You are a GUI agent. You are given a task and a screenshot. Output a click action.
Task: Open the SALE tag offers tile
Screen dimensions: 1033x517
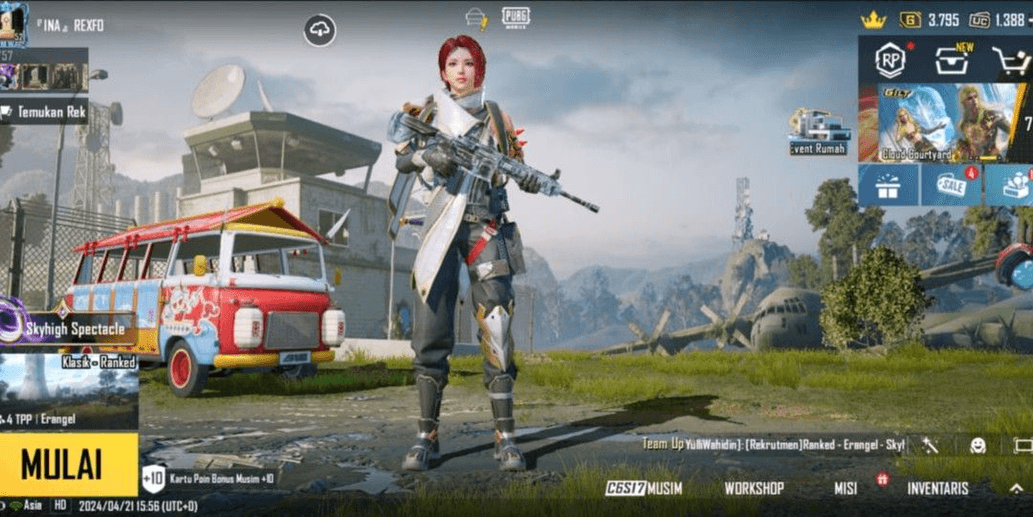[x=950, y=185]
